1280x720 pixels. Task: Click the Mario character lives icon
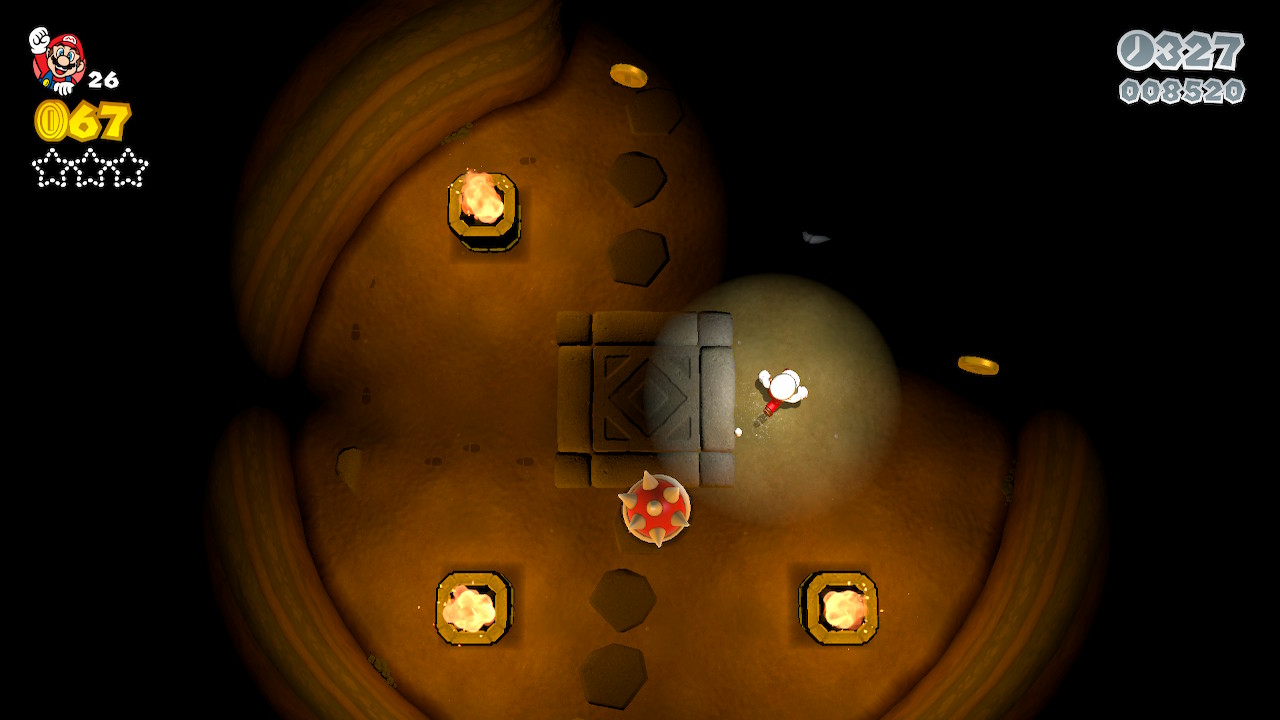[58, 60]
